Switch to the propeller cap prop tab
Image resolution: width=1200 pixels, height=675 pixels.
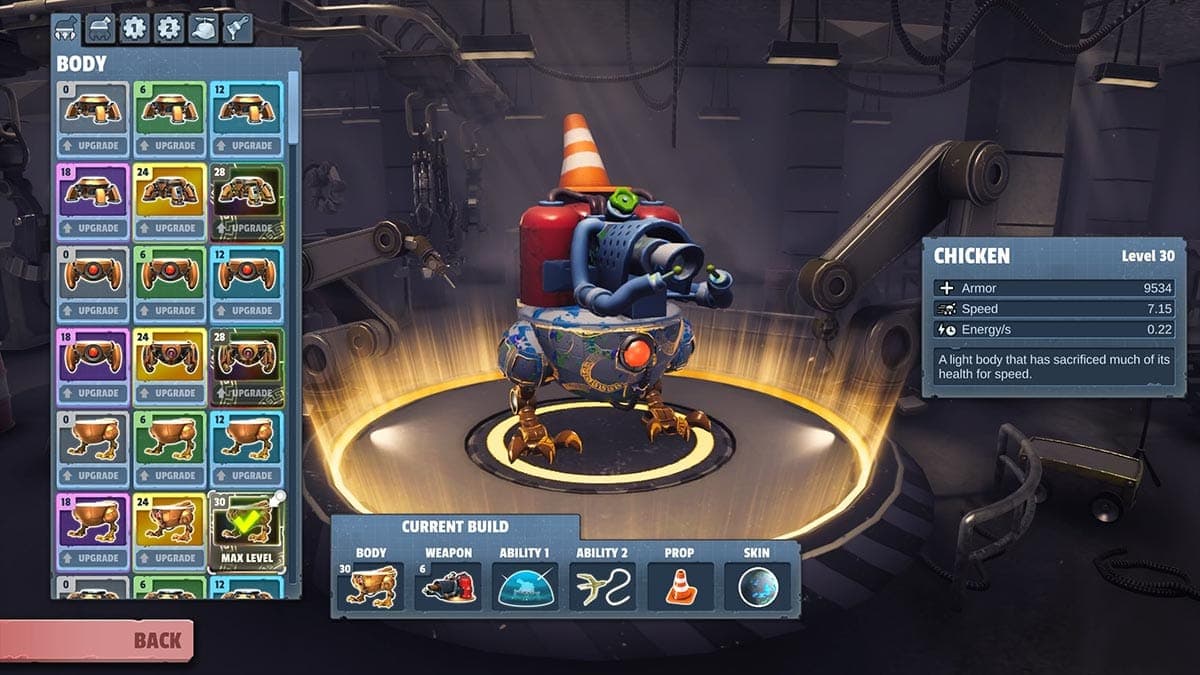202,27
